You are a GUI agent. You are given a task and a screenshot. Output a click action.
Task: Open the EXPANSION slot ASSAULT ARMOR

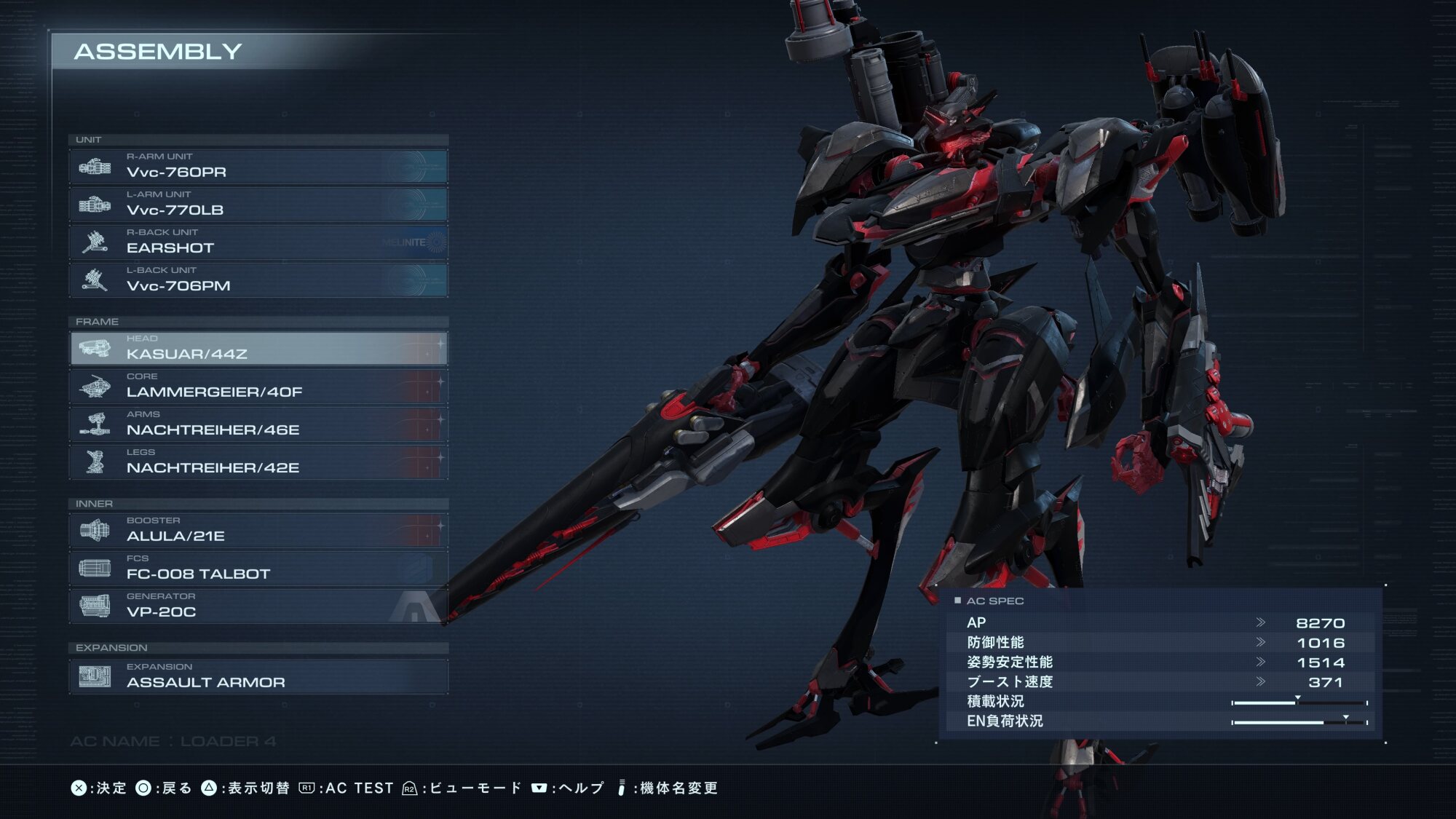click(x=258, y=676)
